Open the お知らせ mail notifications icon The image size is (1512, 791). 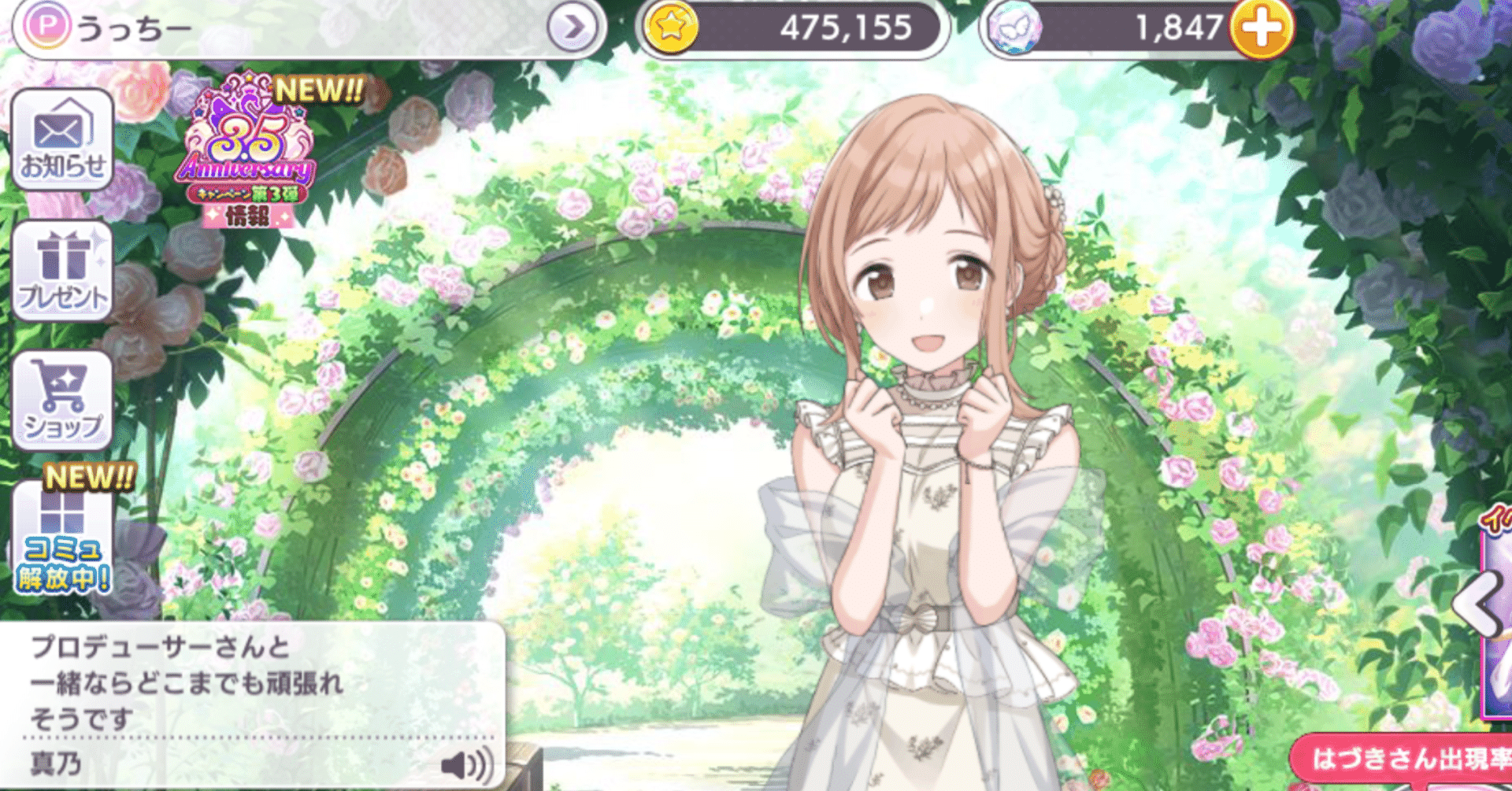63,140
